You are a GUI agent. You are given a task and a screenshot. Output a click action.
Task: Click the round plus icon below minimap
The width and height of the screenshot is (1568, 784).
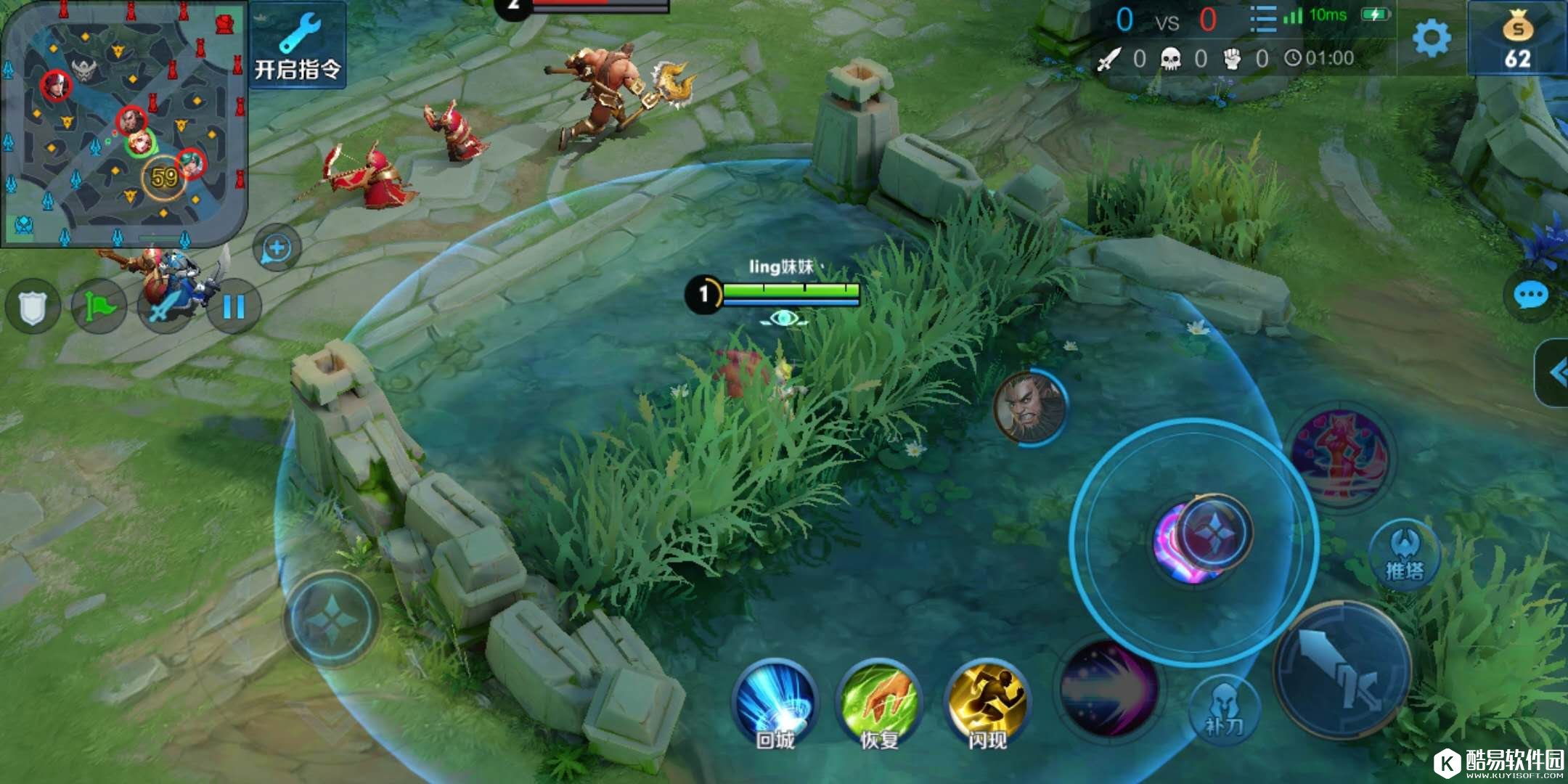coord(277,249)
